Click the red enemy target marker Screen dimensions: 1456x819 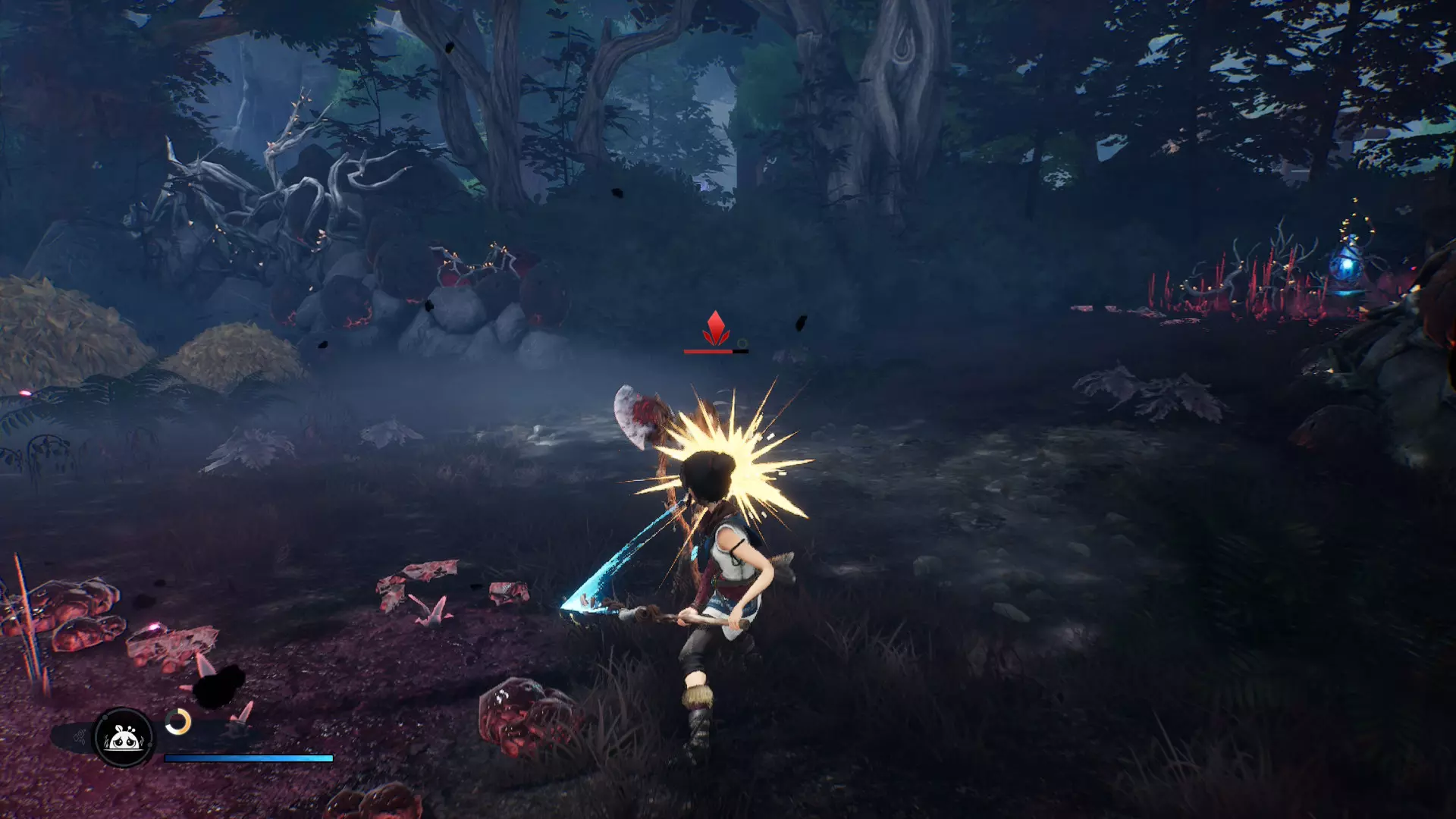click(x=715, y=328)
